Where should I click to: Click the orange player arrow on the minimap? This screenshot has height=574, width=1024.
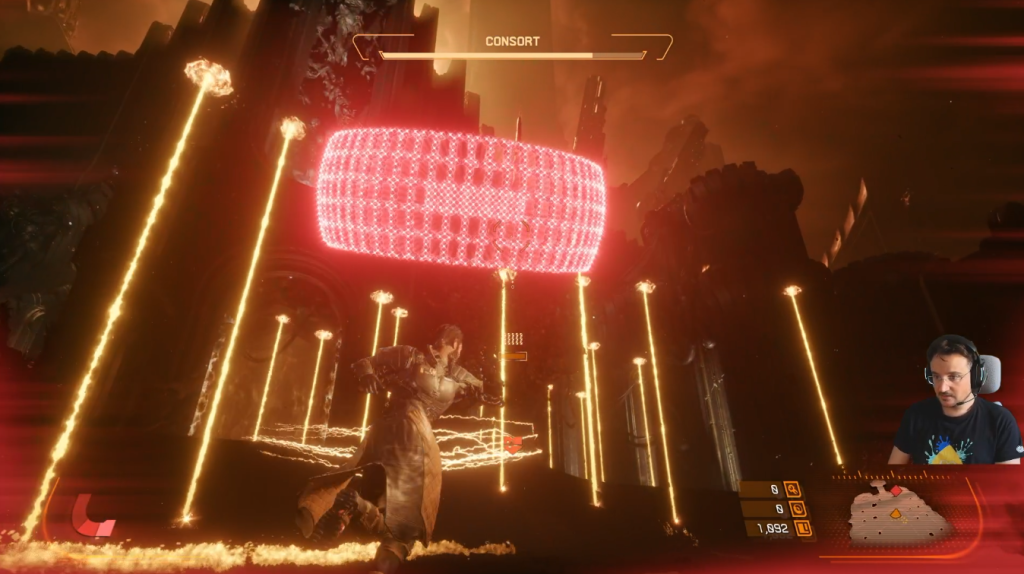click(897, 515)
